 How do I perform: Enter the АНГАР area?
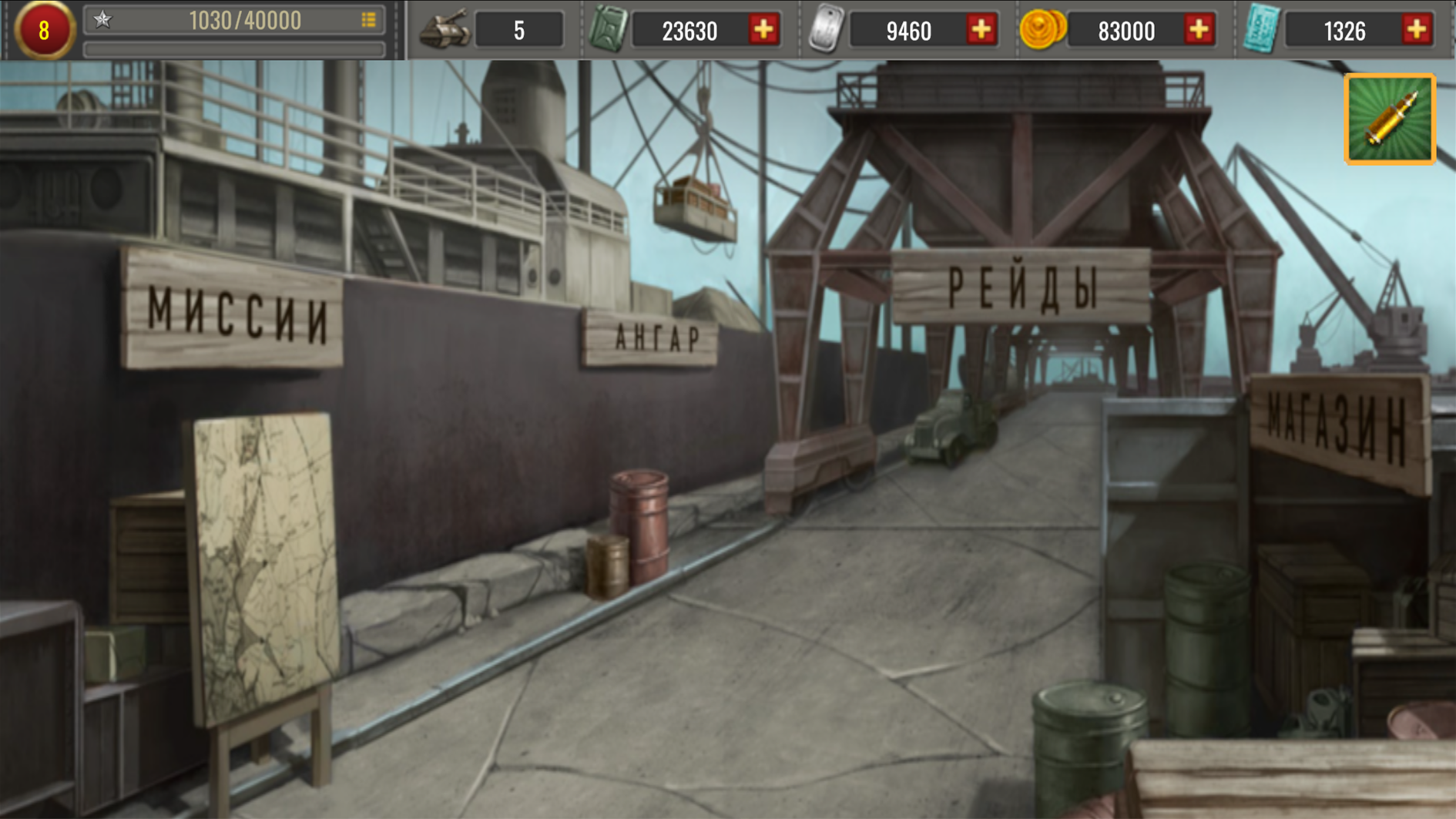point(656,337)
